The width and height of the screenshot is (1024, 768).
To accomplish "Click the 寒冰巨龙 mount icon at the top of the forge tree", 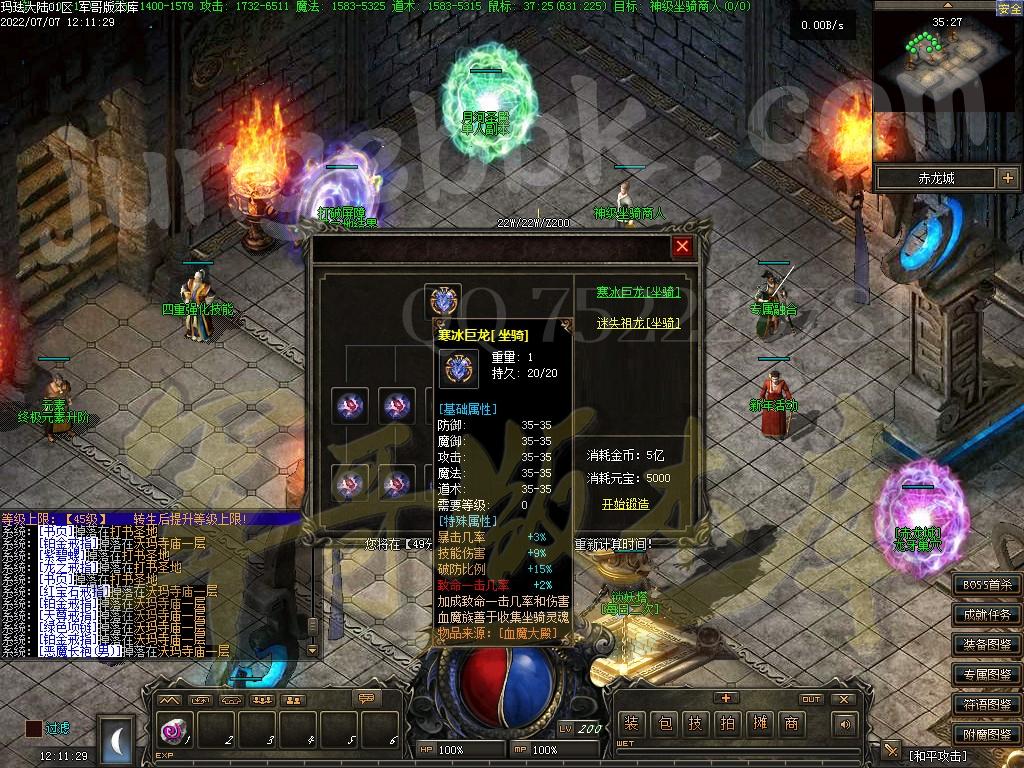I will (443, 300).
